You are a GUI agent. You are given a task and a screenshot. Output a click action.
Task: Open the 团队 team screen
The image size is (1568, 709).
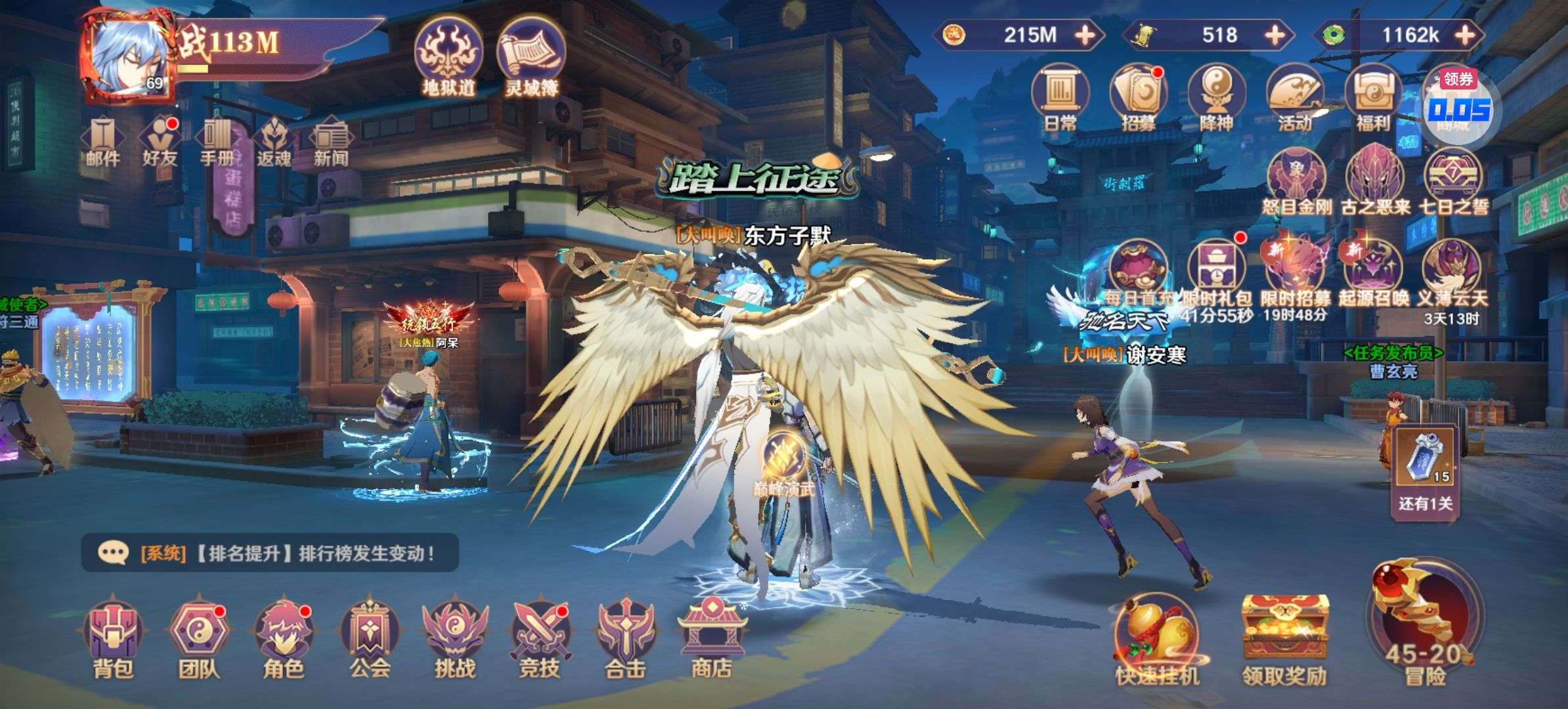[198, 635]
